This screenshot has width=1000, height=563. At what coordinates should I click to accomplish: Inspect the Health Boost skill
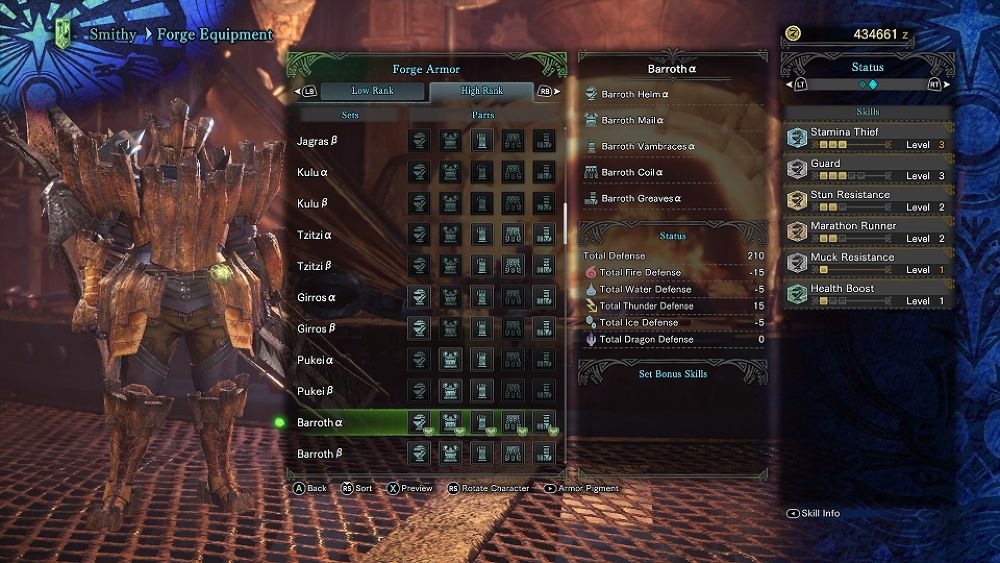coord(866,294)
